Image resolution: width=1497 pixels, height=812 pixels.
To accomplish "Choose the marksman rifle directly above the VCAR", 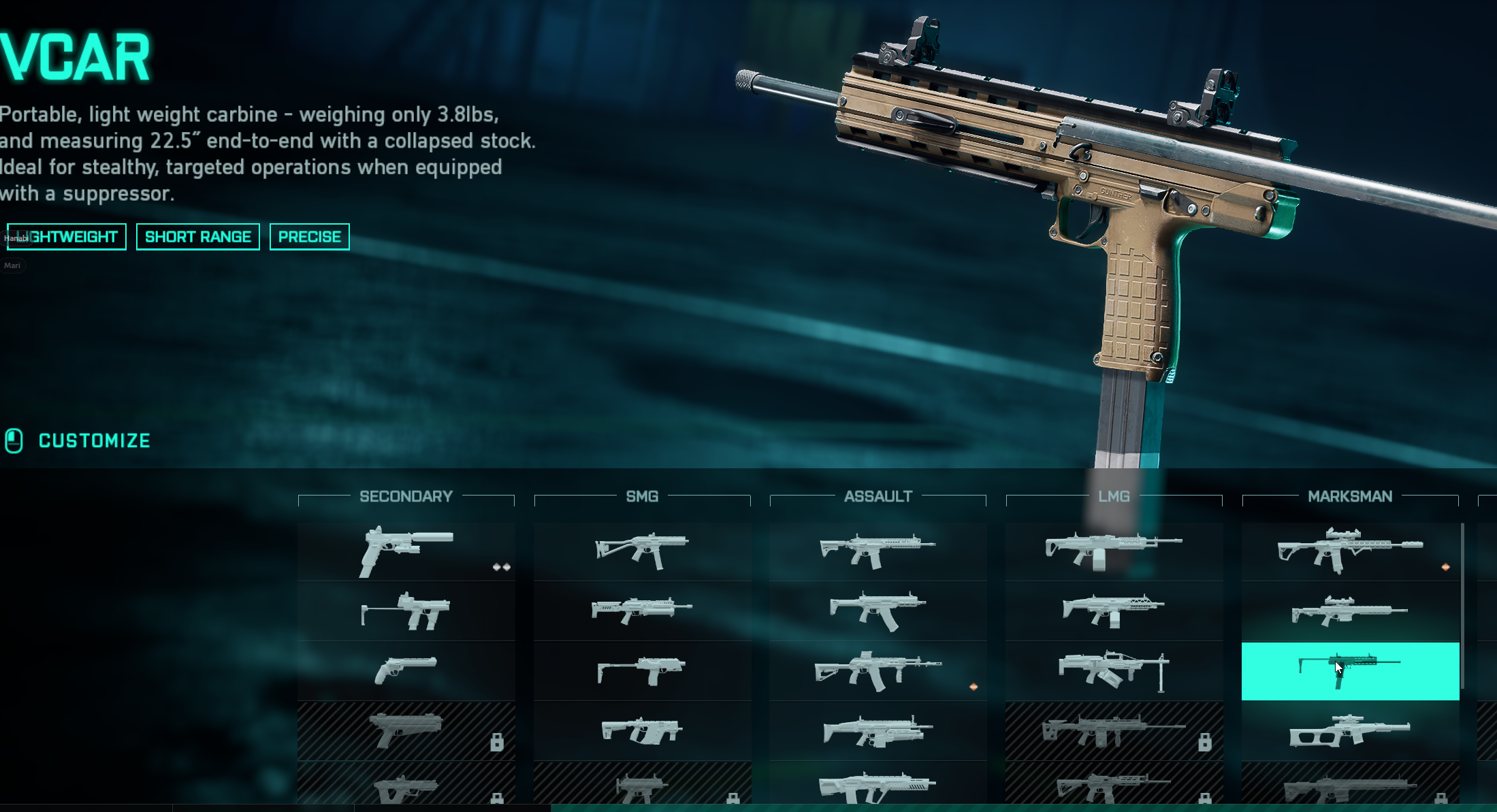I will click(1350, 611).
